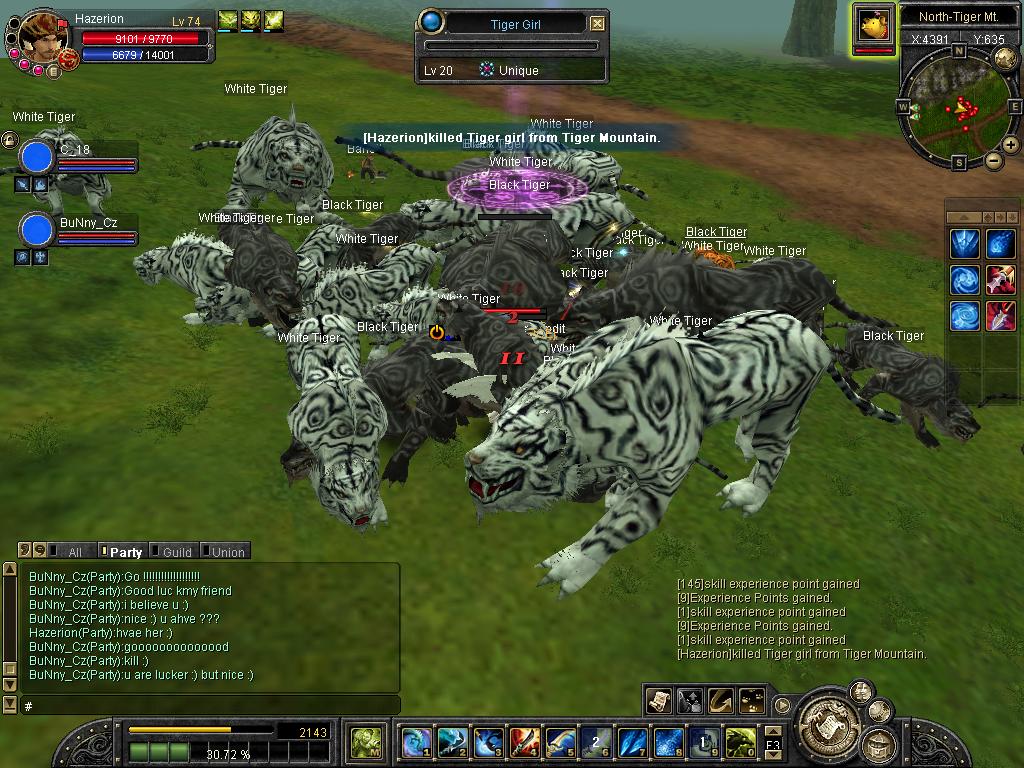Open the Union chat tab
Screen dimensions: 1024x768
224,551
